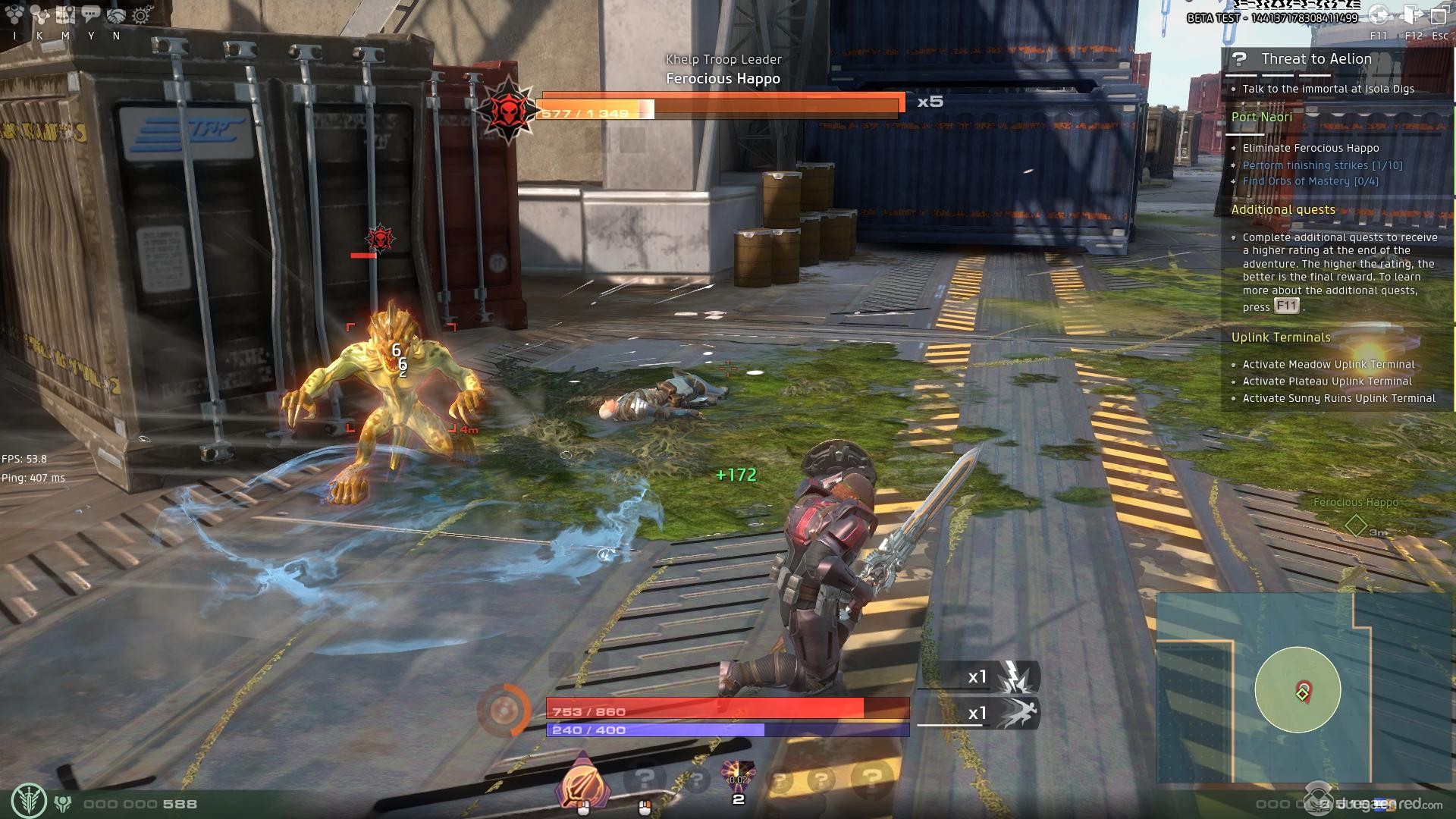Screen dimensions: 1456x819
Task: Open the chat speech bubble icon
Action: point(90,14)
